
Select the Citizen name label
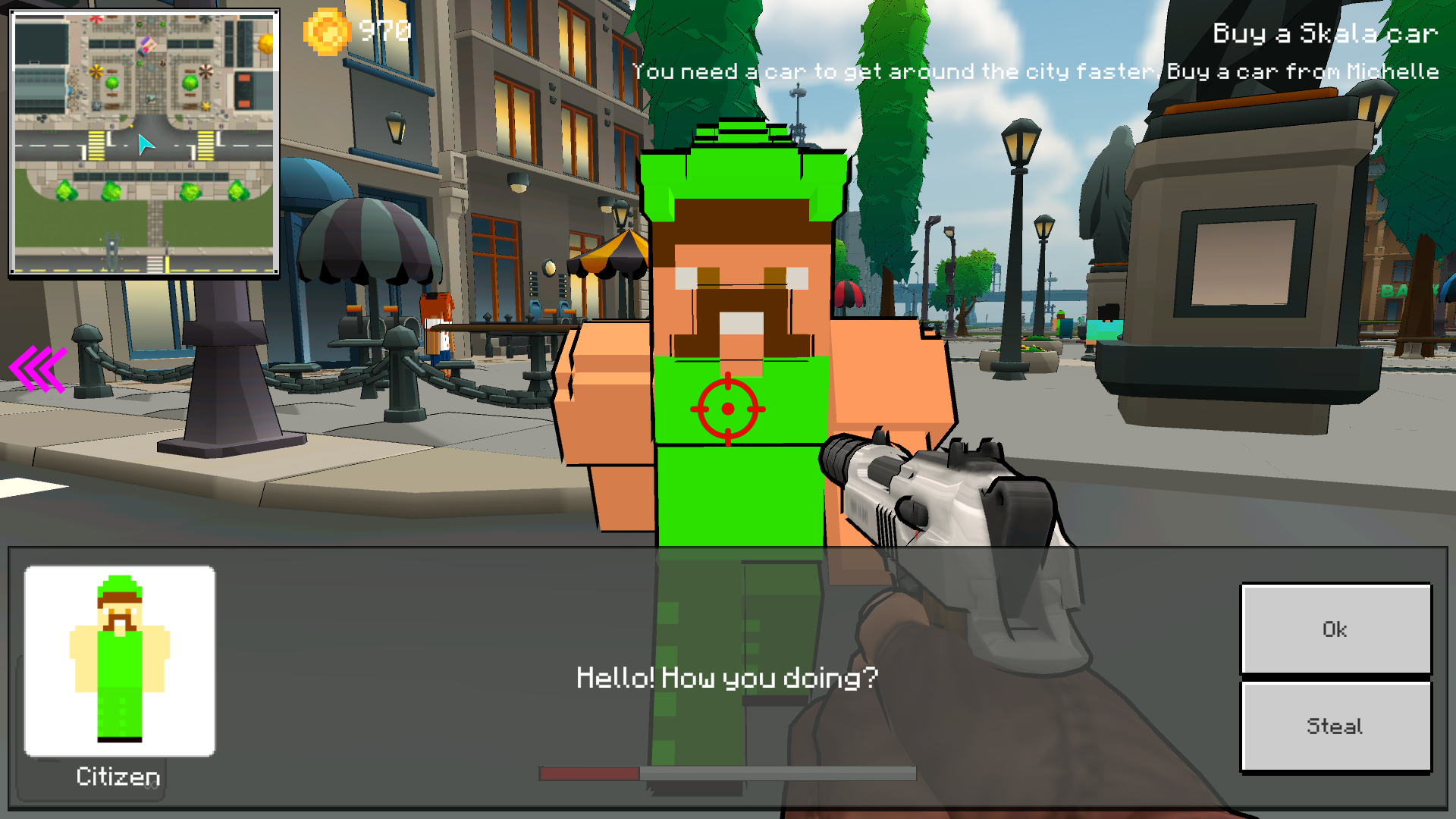point(118,777)
